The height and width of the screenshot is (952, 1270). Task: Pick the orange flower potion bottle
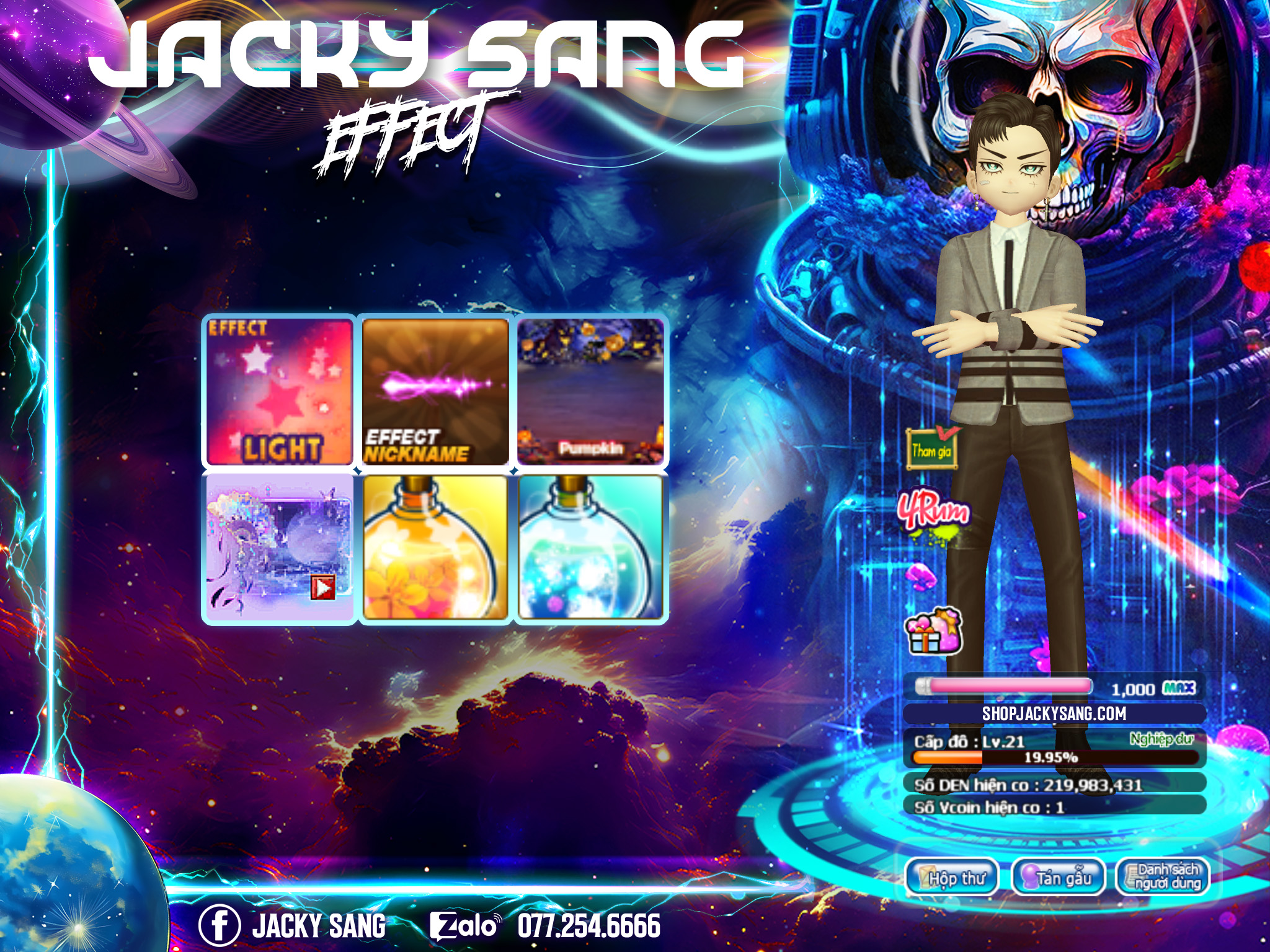tap(435, 548)
